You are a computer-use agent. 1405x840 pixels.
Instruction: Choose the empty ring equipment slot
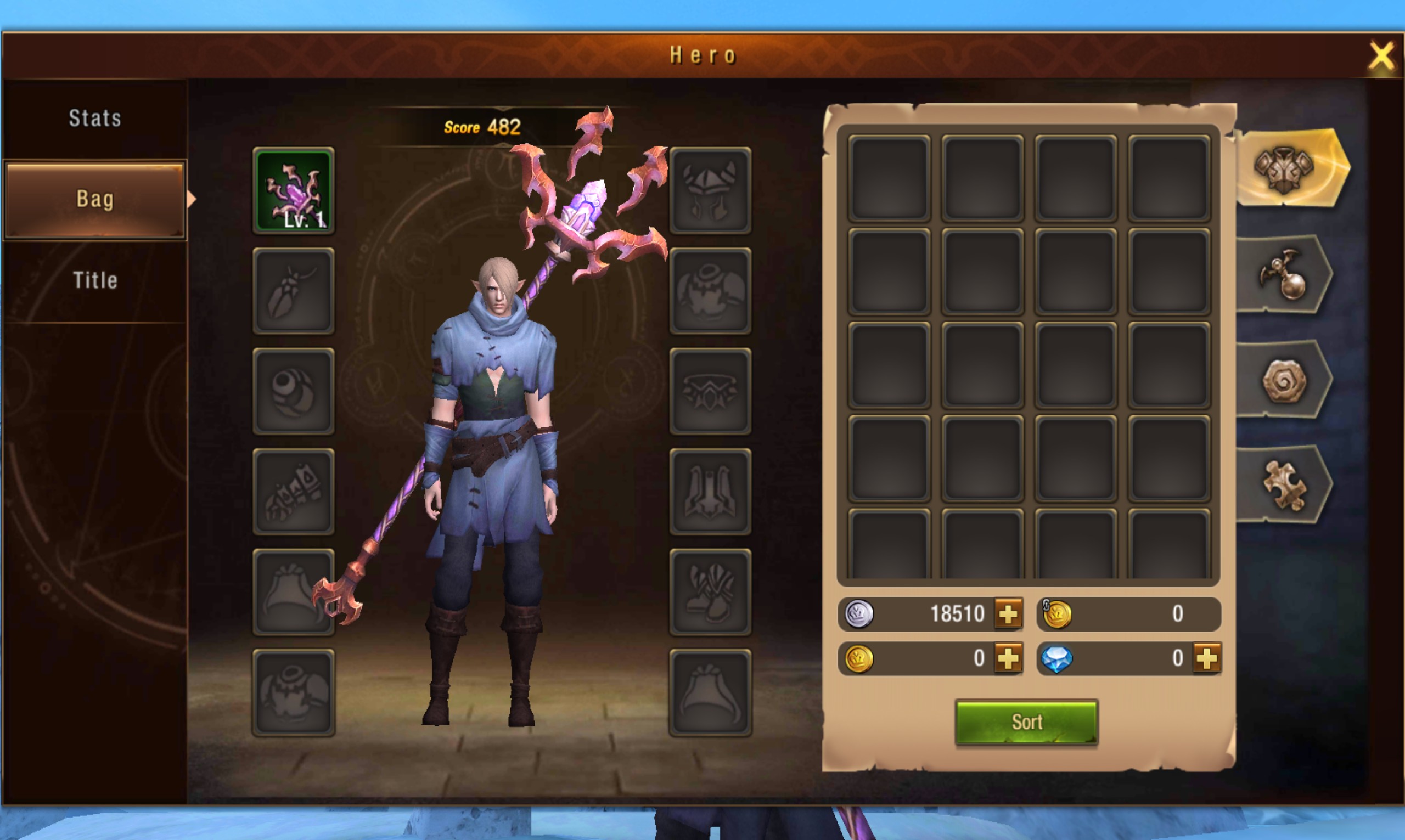(x=293, y=391)
